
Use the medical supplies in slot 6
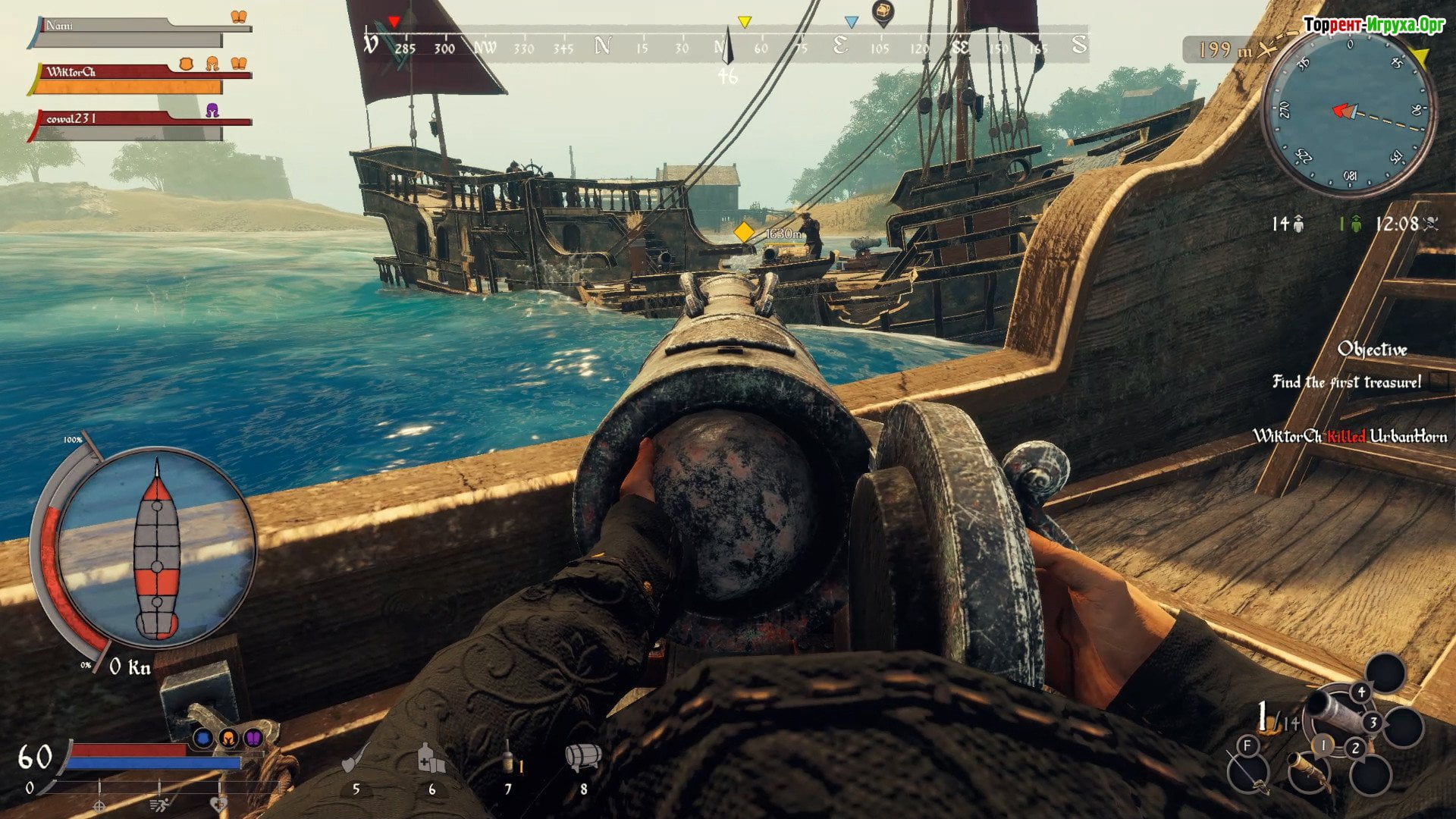tap(431, 759)
